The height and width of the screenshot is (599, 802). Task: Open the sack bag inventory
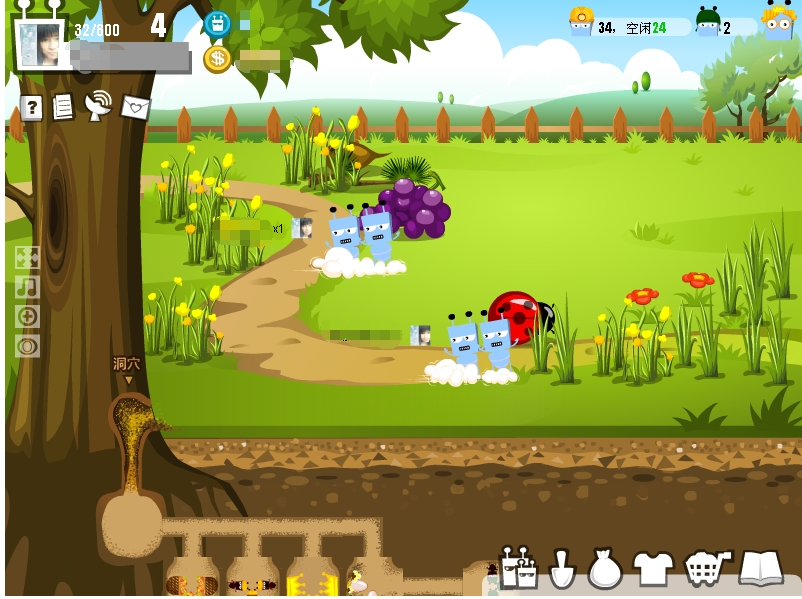click(605, 569)
